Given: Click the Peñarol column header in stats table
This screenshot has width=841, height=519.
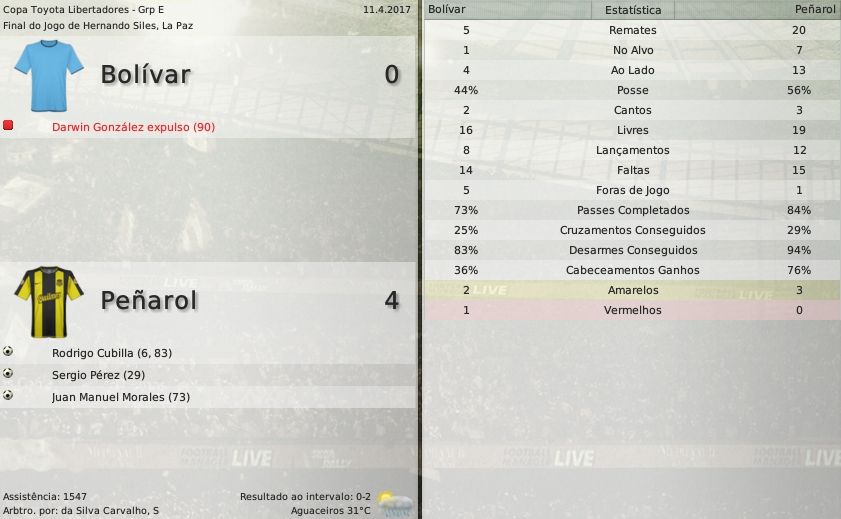Looking at the screenshot, I should [x=815, y=9].
